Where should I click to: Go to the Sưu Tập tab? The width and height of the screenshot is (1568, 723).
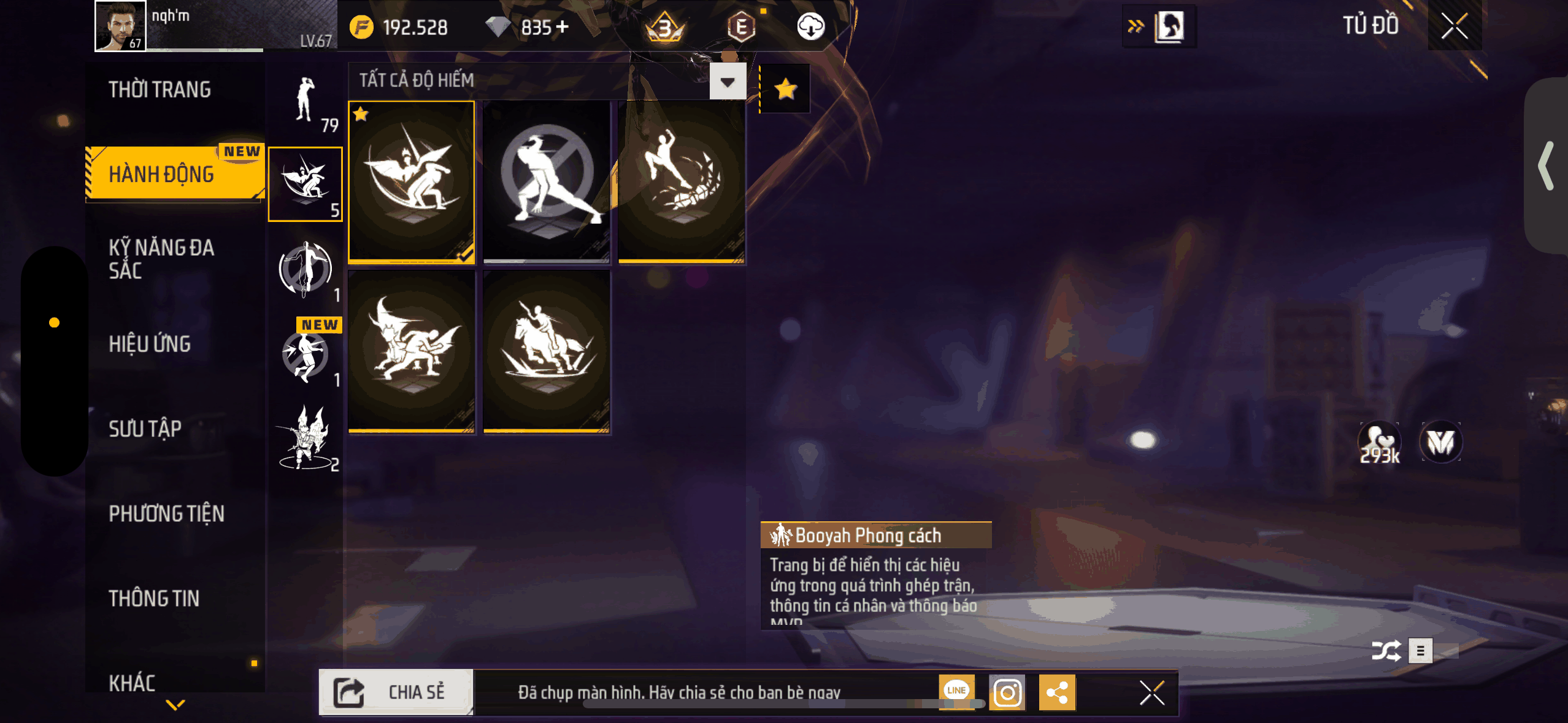point(145,429)
